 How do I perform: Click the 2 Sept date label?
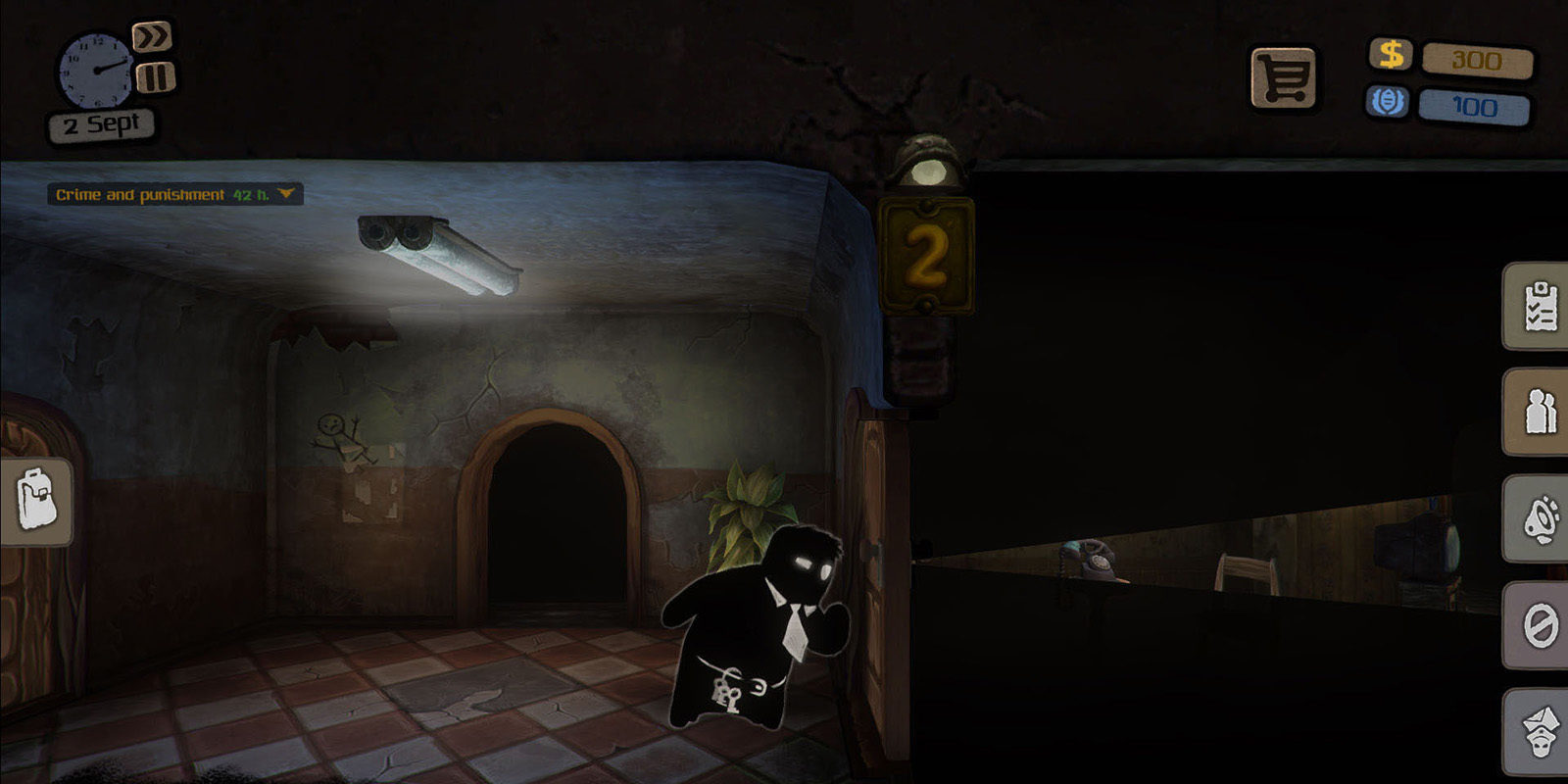(100, 122)
